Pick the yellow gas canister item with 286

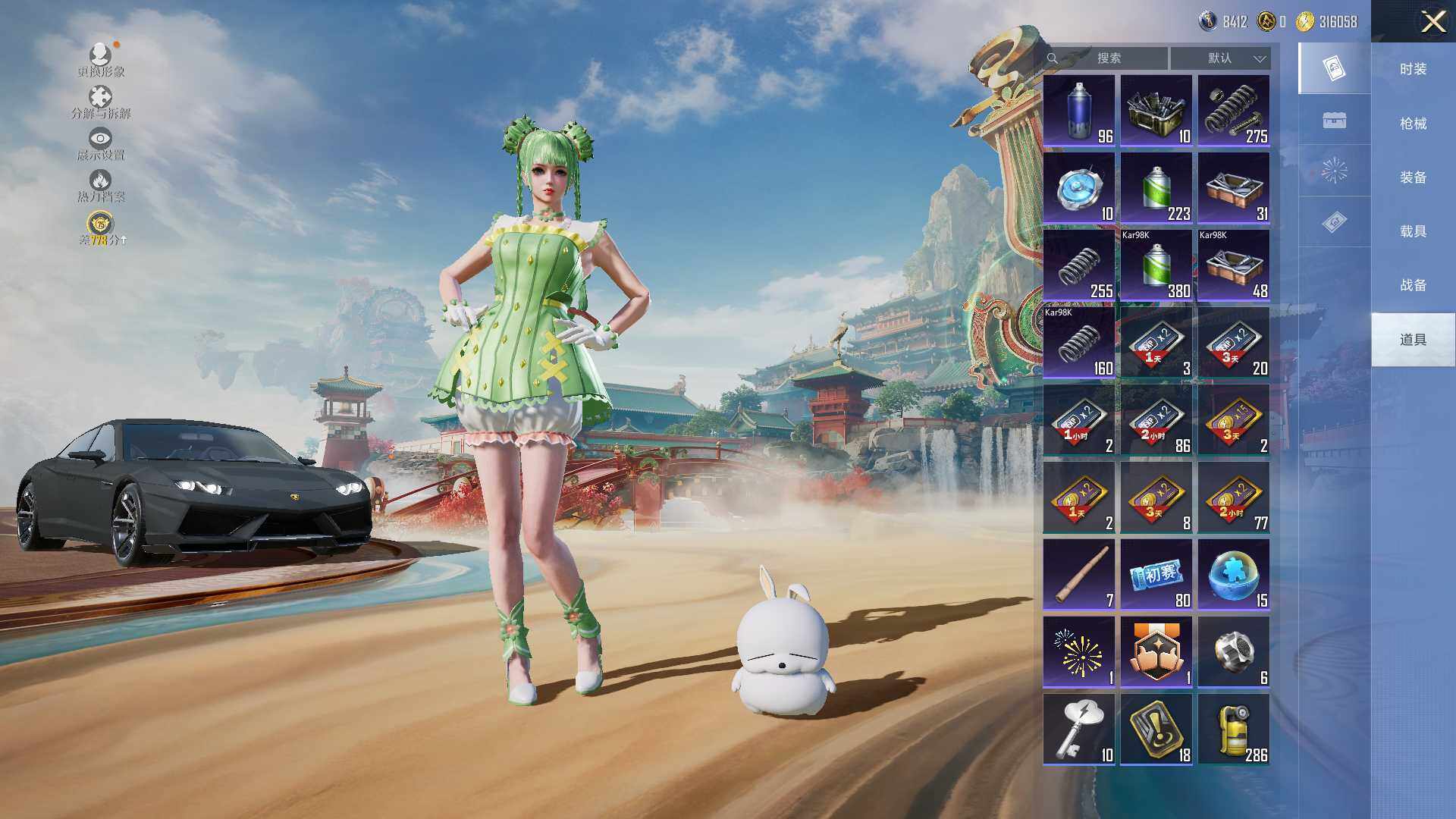[x=1234, y=730]
